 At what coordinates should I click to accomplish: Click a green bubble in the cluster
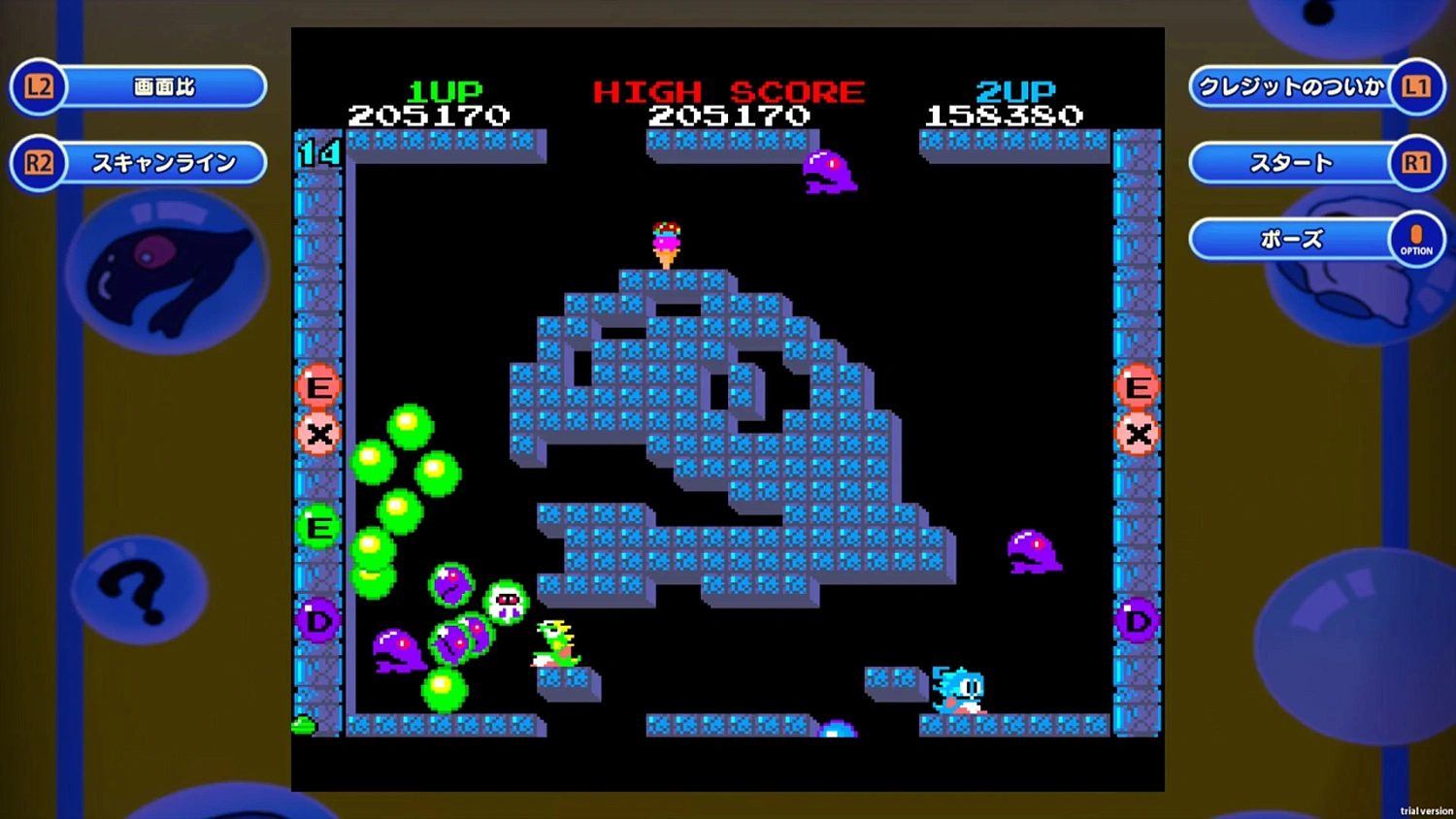410,424
